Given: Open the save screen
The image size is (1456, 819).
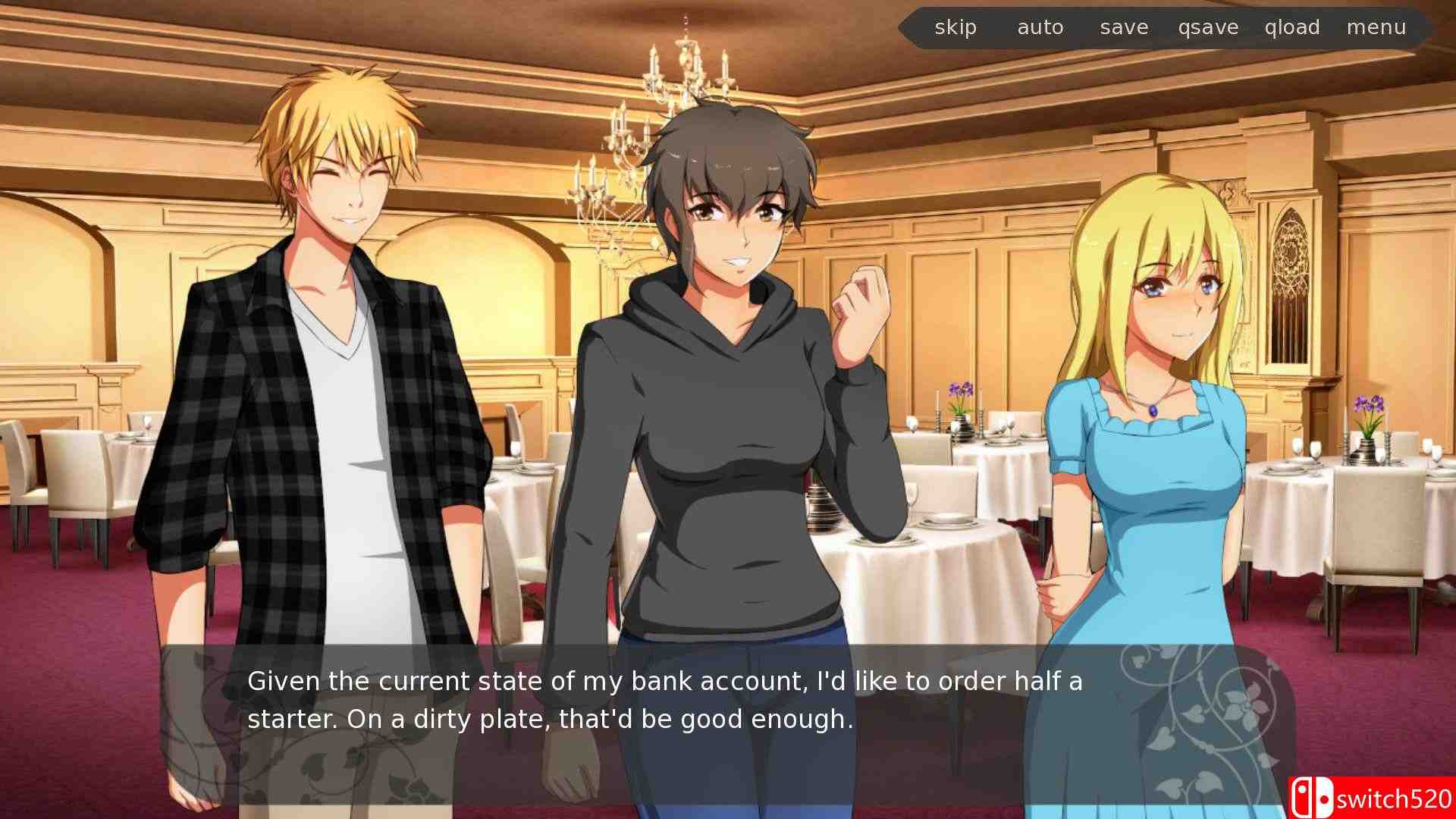Looking at the screenshot, I should 1123,27.
